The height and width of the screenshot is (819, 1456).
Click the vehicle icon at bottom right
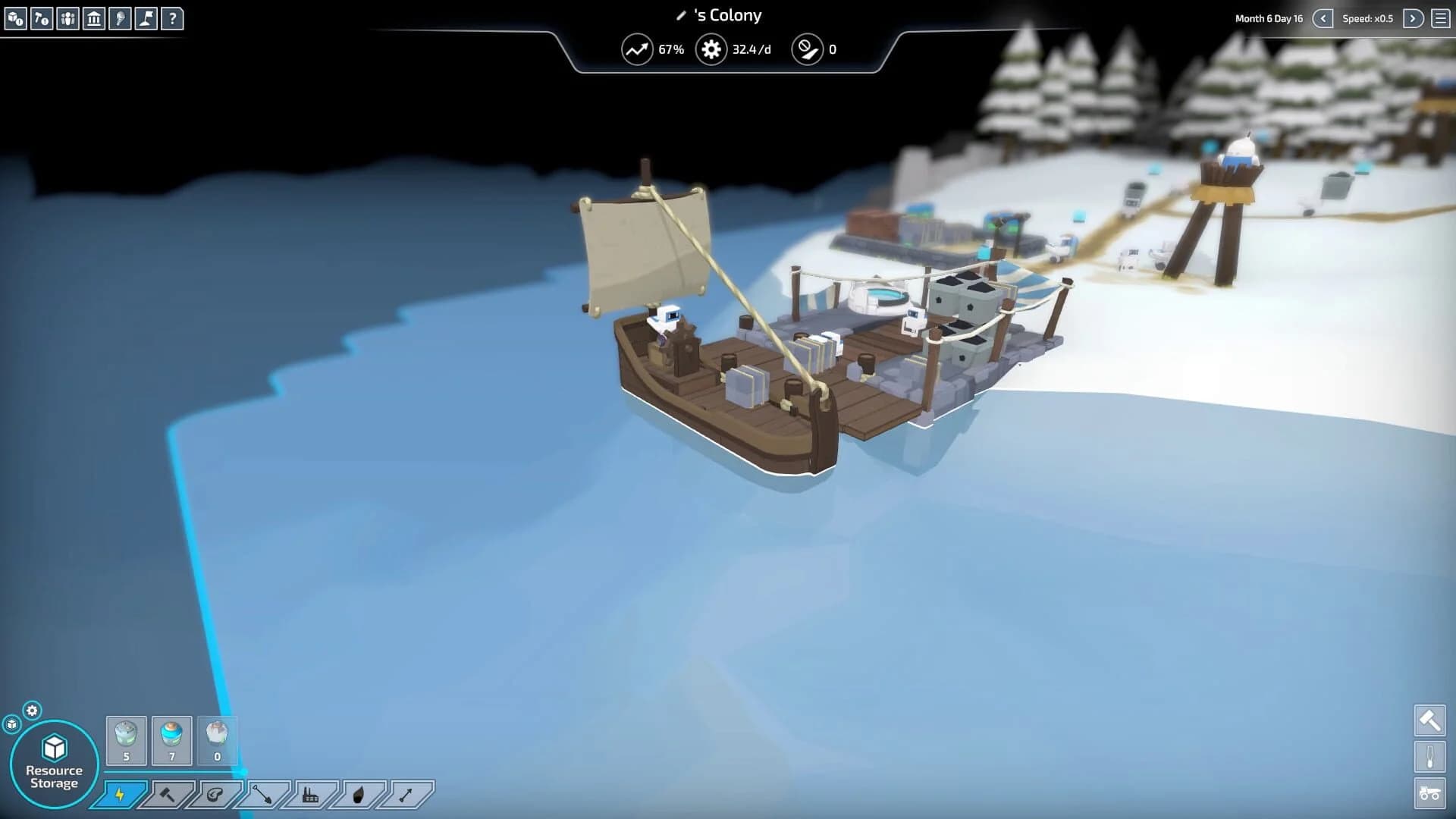click(x=1430, y=792)
